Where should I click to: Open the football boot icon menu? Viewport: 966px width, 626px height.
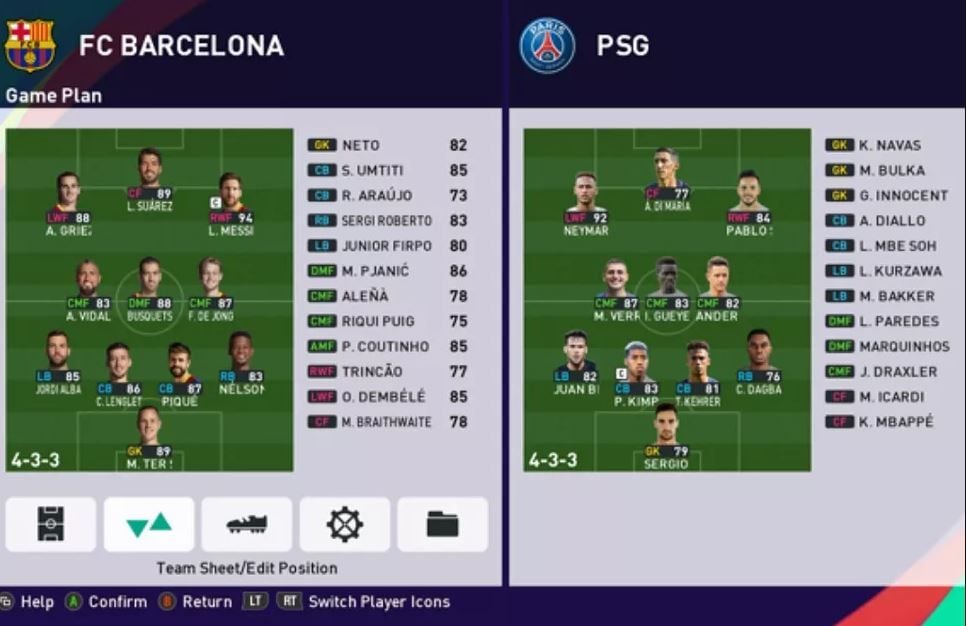[246, 524]
